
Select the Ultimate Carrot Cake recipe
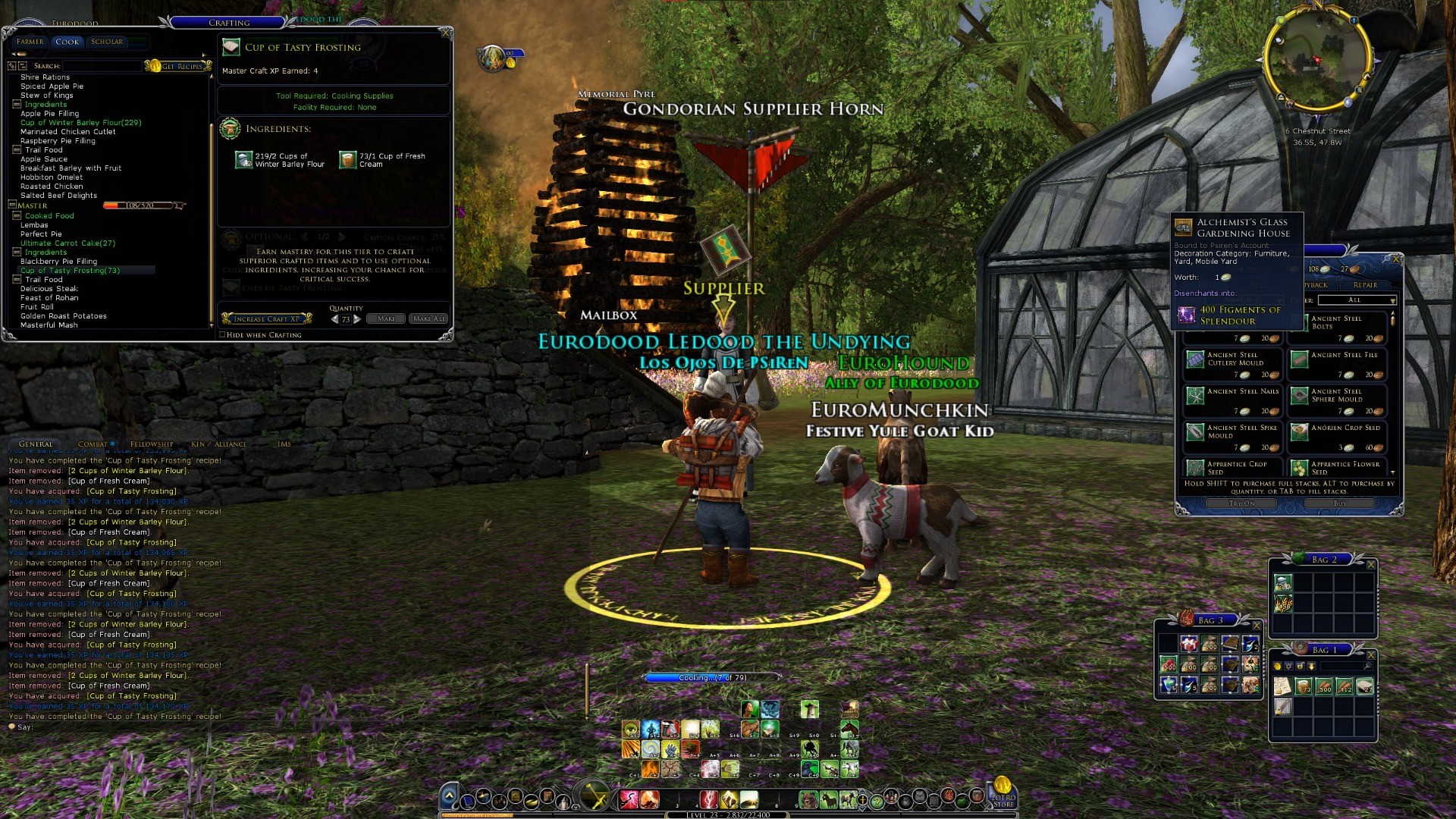point(67,243)
